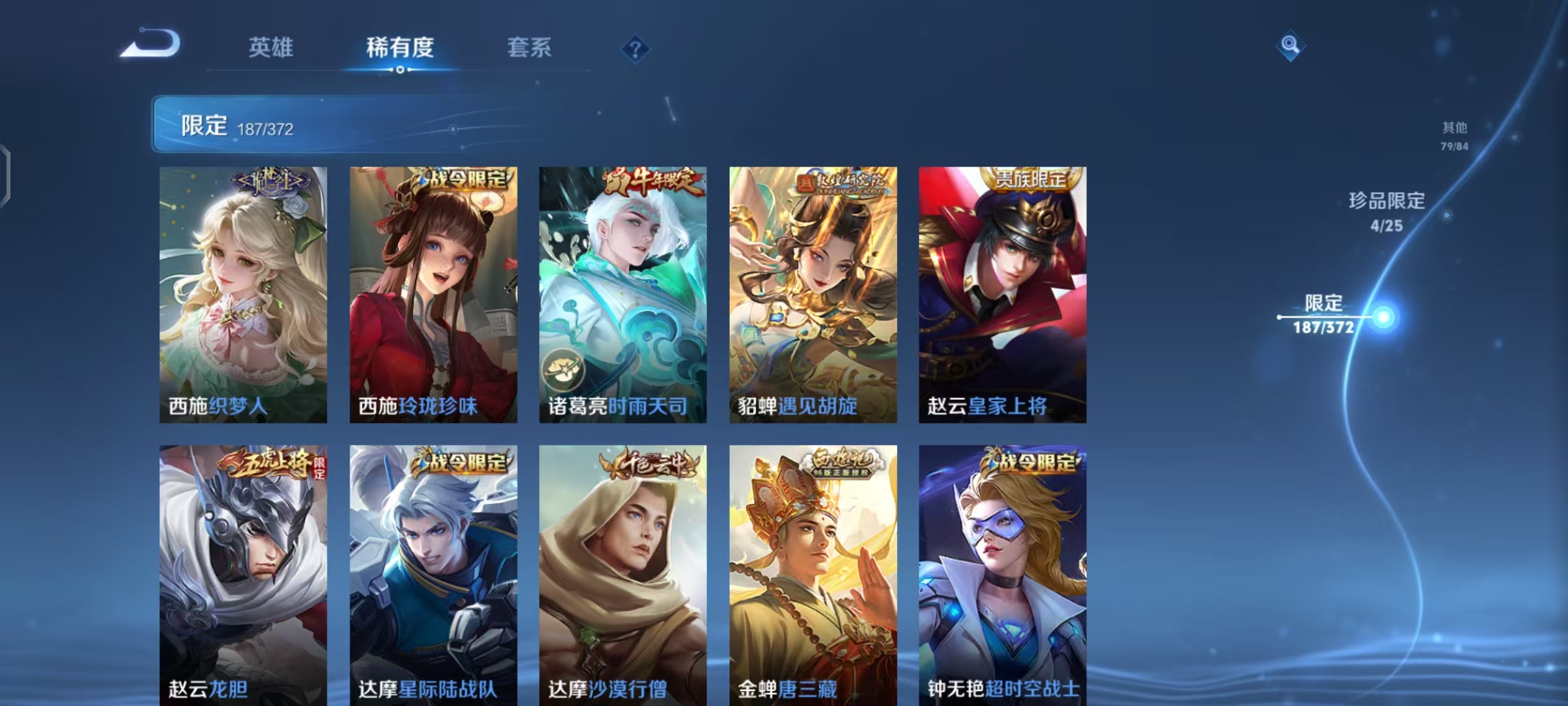Viewport: 1568px width, 706px height.
Task: Jump to the 其他 79/84 section
Action: coord(1454,134)
